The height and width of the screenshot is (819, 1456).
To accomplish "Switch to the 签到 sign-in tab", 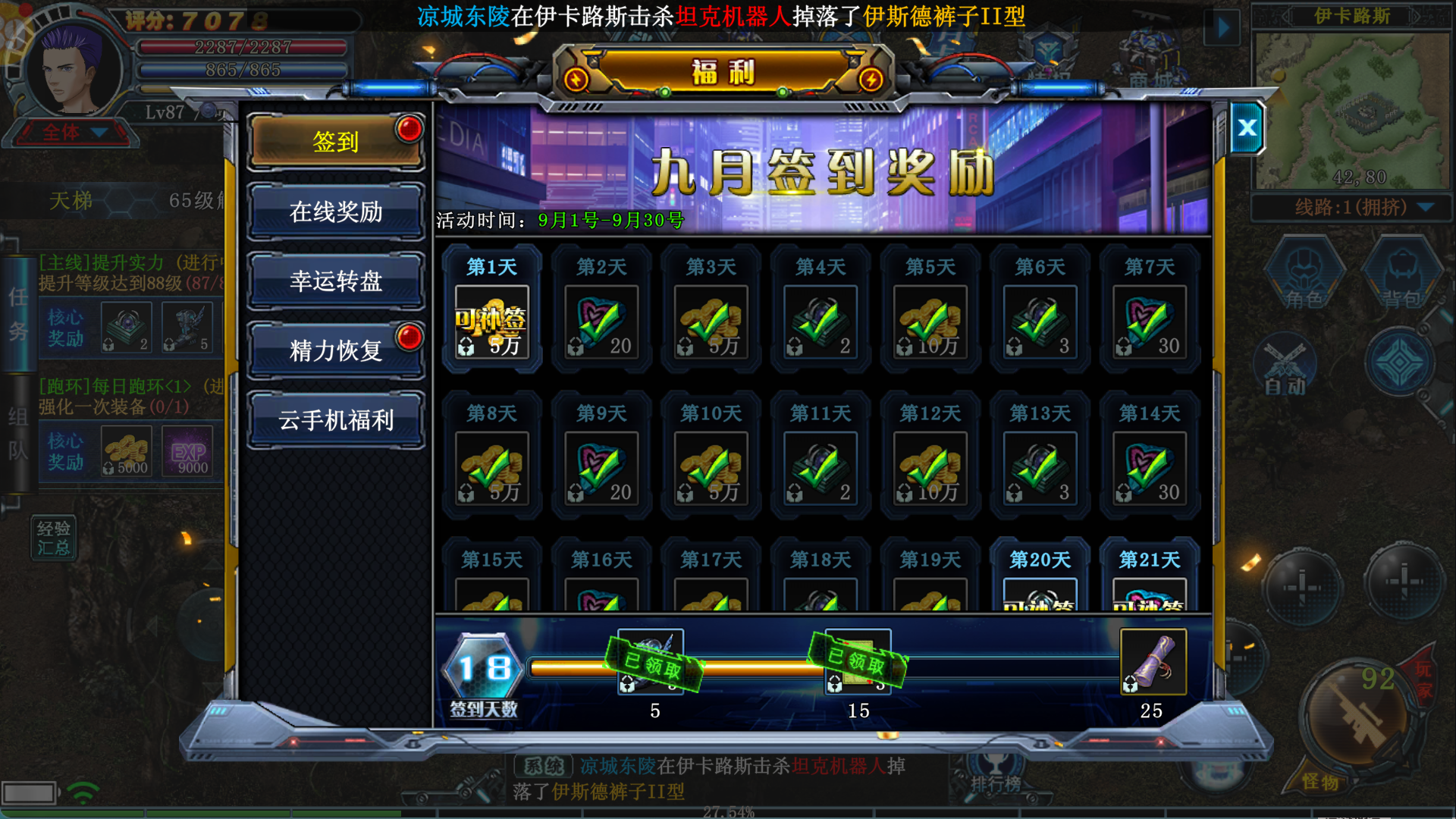I will [335, 142].
